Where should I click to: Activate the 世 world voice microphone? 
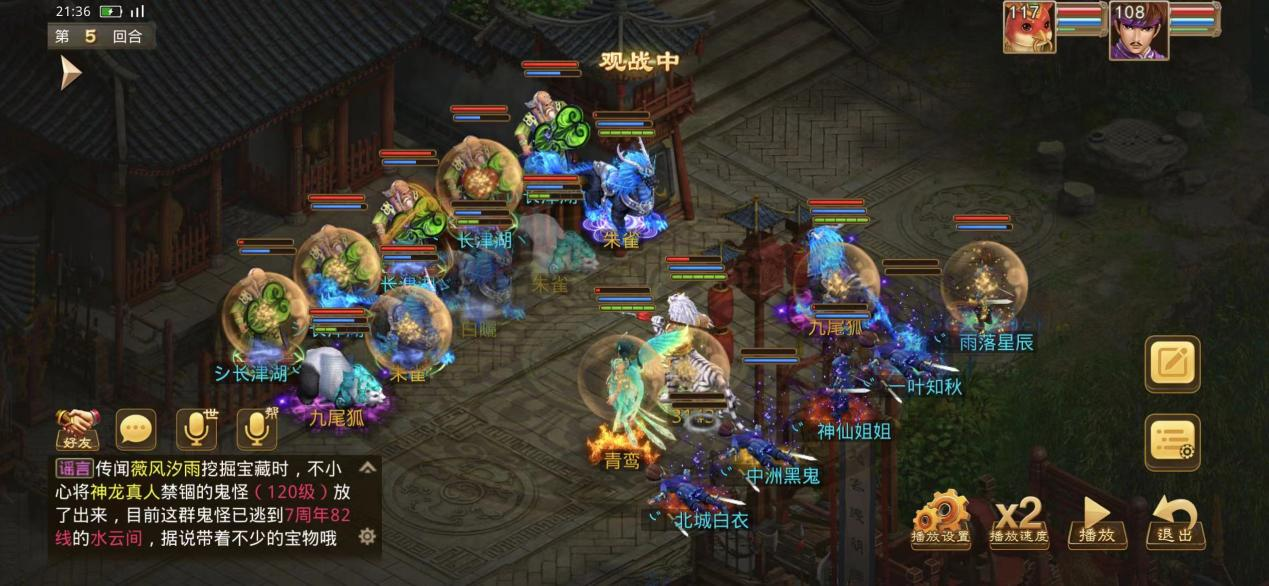(196, 430)
